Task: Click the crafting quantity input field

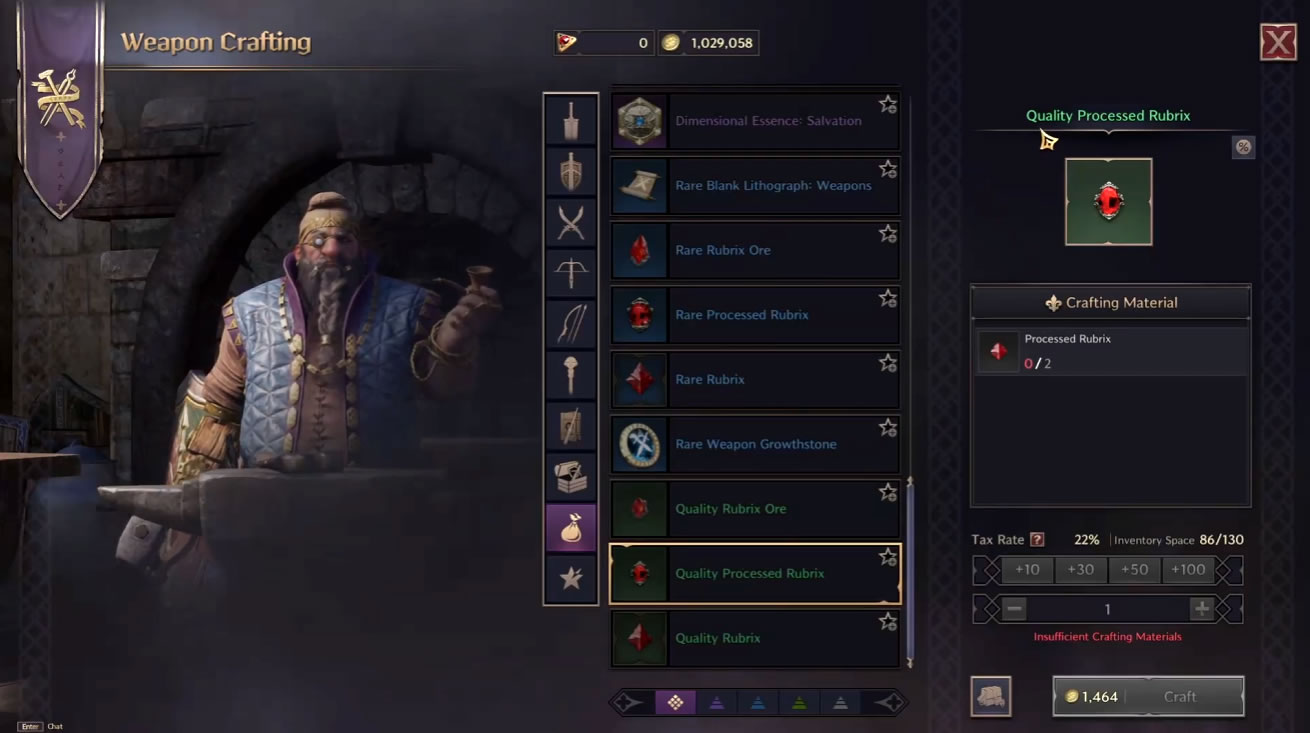Action: coord(1108,608)
